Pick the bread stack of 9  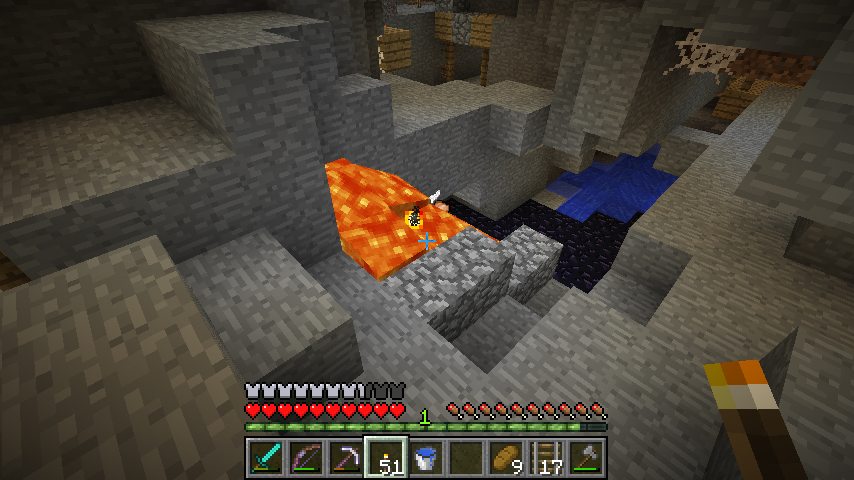[x=505, y=459]
